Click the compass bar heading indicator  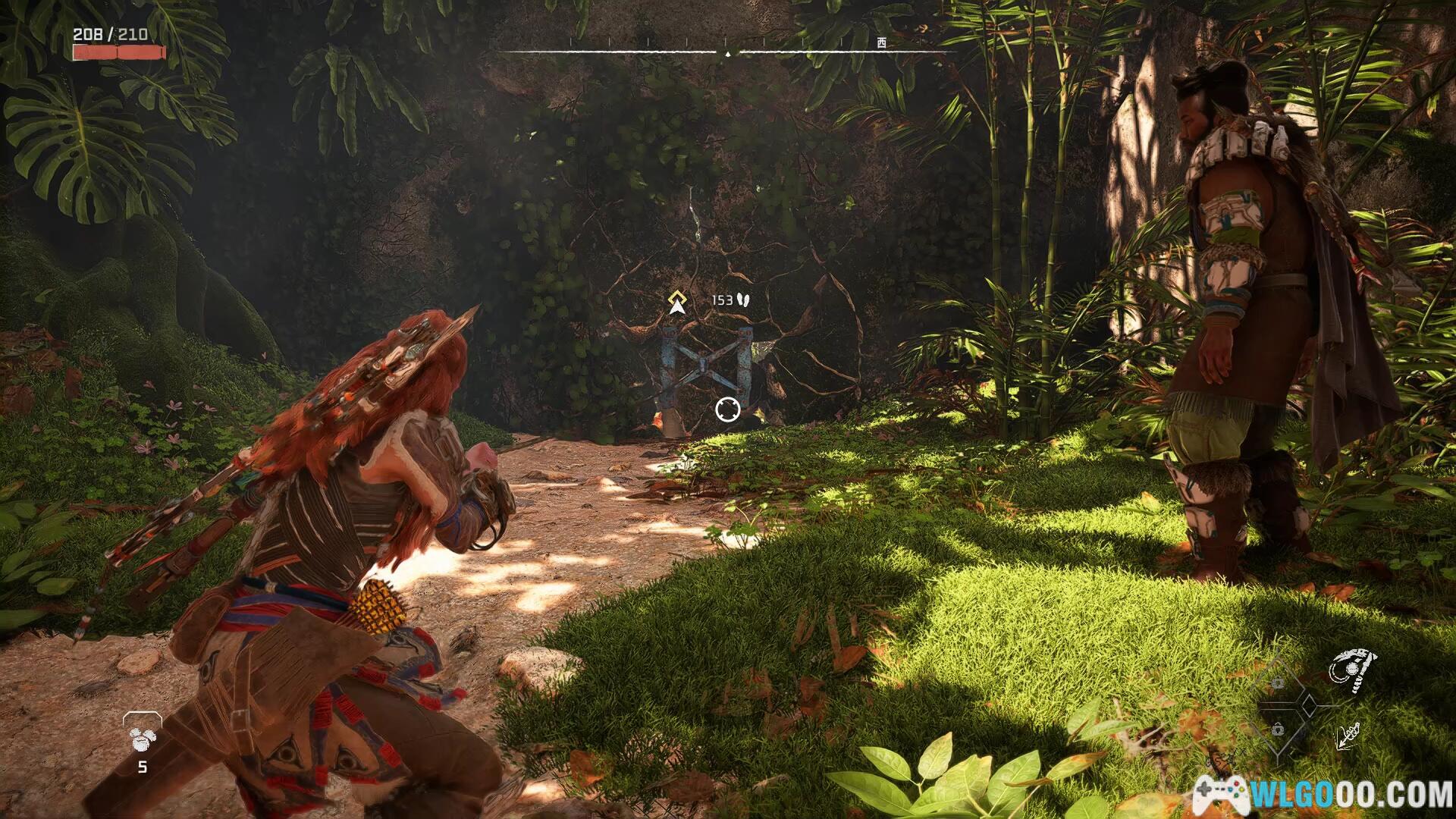[728, 53]
